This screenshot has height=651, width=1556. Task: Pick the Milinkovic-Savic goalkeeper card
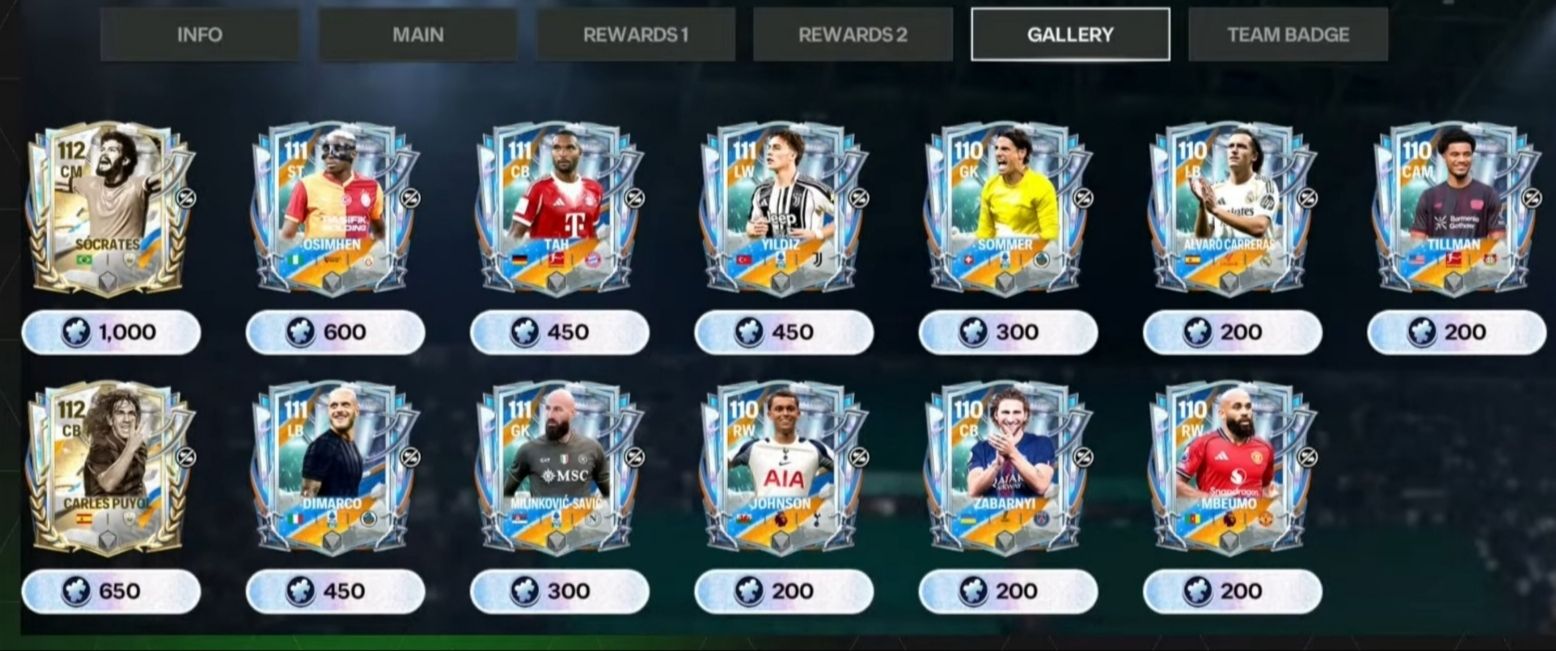click(x=559, y=467)
